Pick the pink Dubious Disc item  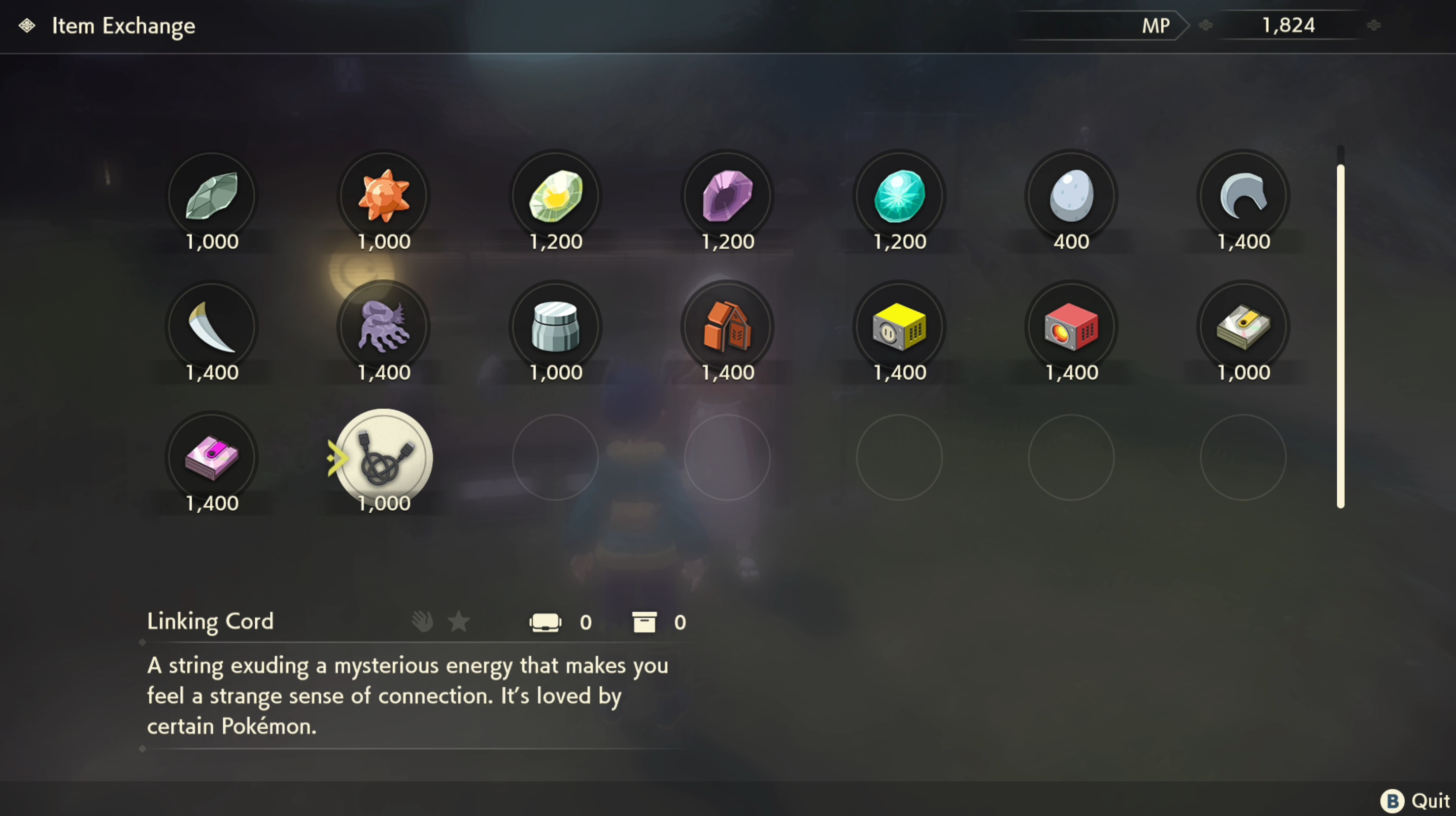[x=212, y=457]
